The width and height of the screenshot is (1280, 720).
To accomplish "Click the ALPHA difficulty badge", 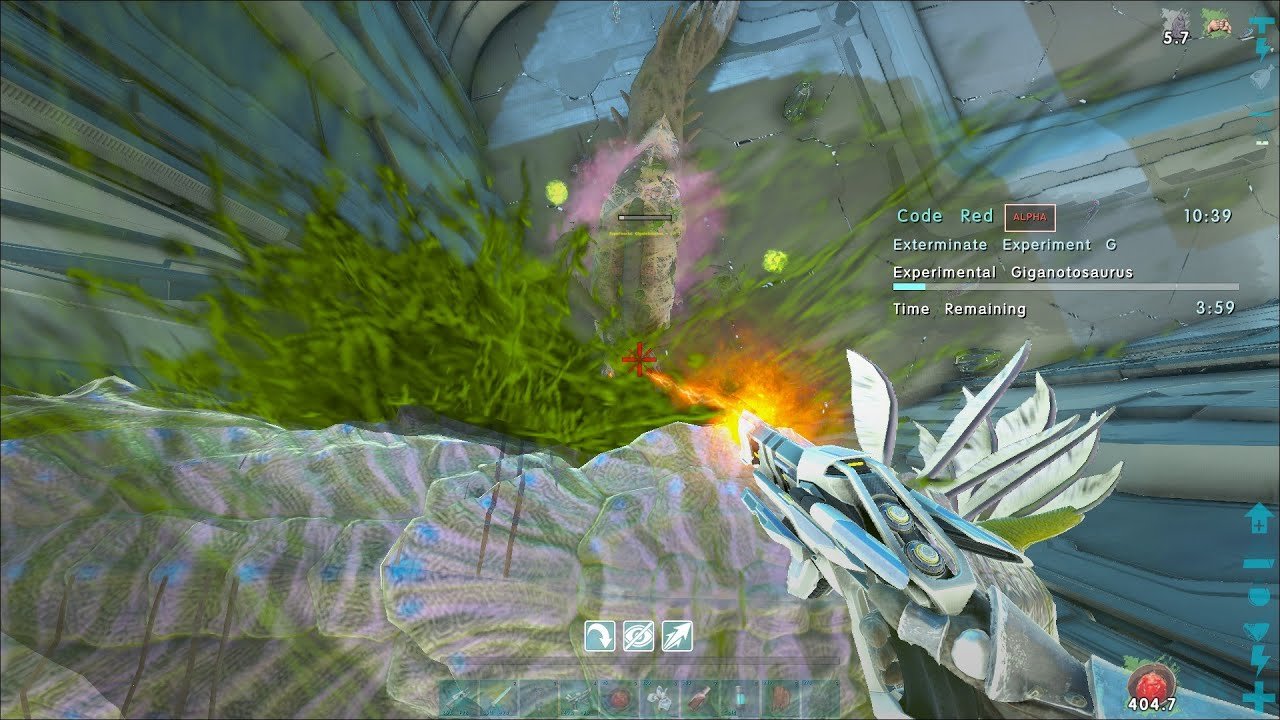I will pyautogui.click(x=1030, y=217).
